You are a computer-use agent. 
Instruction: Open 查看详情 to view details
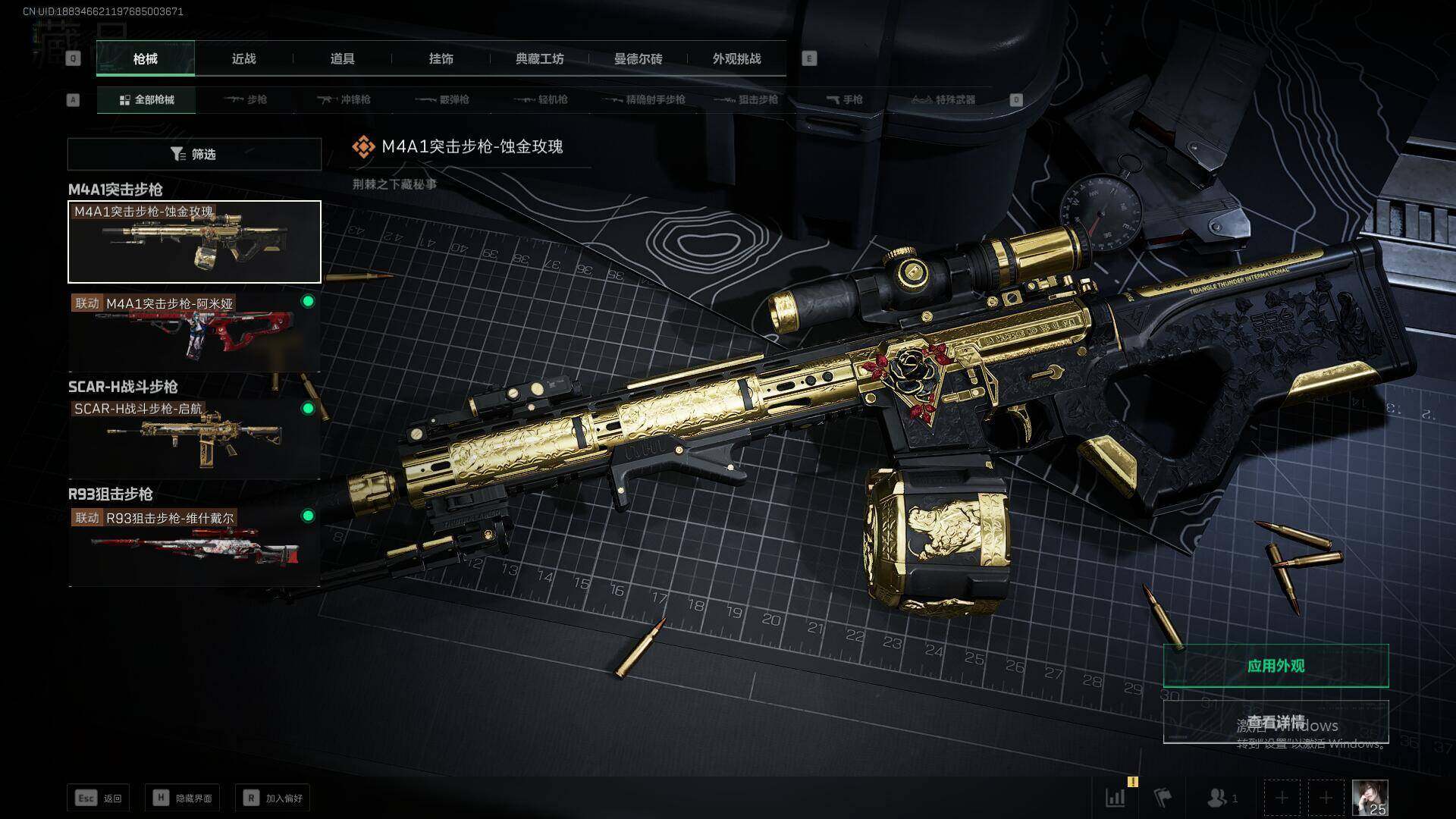[1276, 722]
